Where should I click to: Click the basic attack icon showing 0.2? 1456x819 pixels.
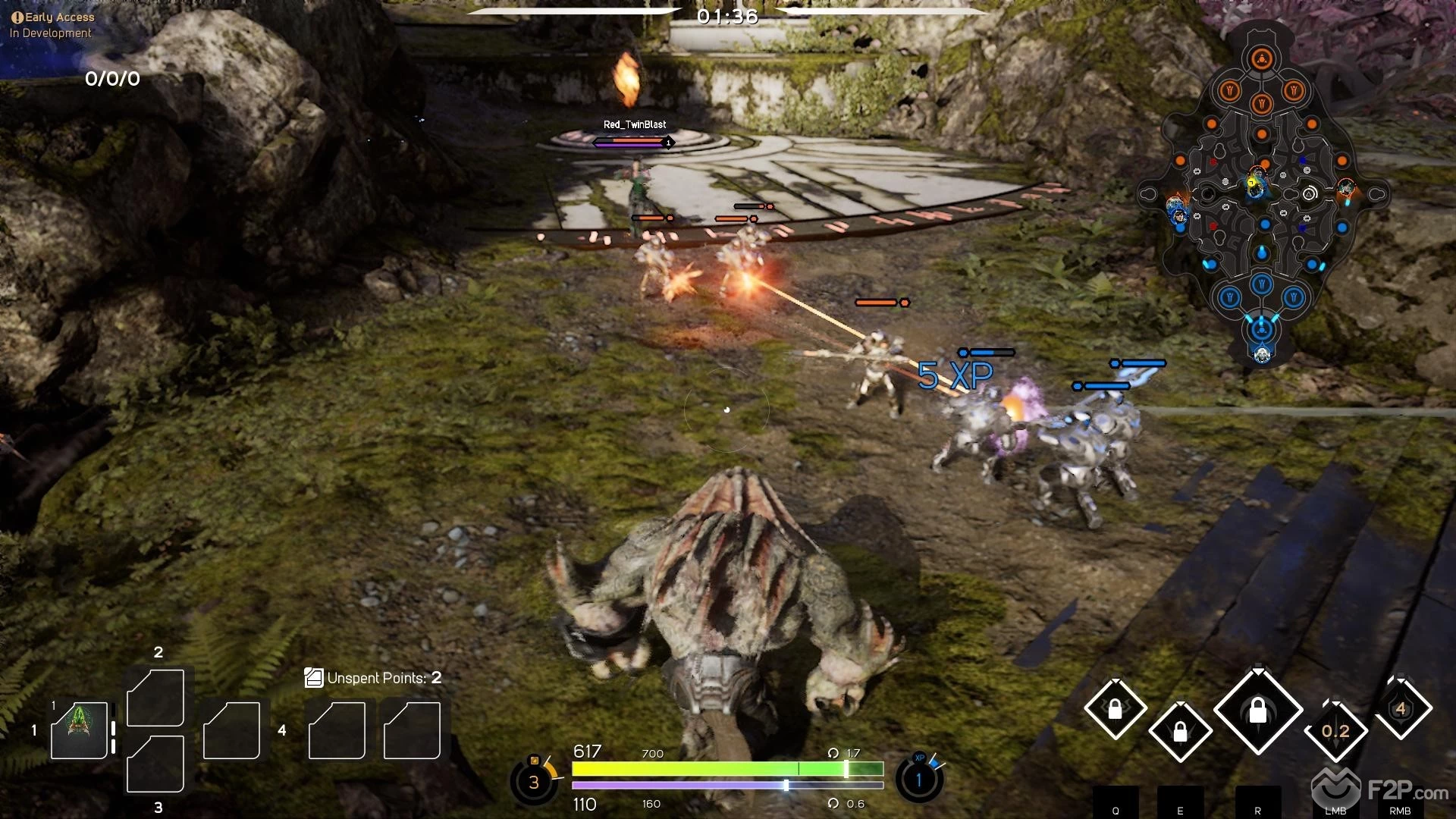(1335, 731)
